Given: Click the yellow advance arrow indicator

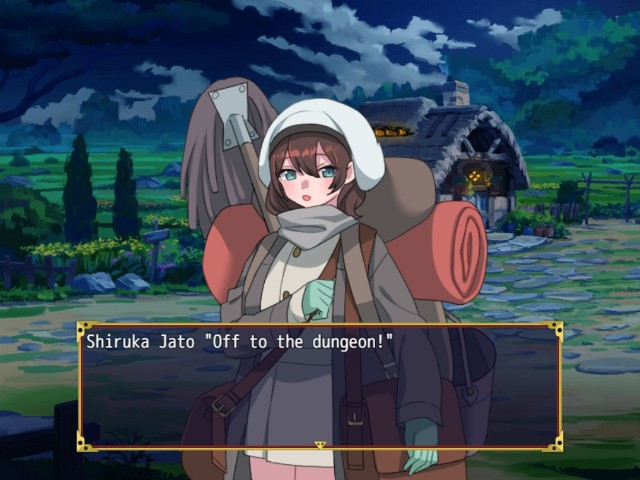Looking at the screenshot, I should click(320, 444).
